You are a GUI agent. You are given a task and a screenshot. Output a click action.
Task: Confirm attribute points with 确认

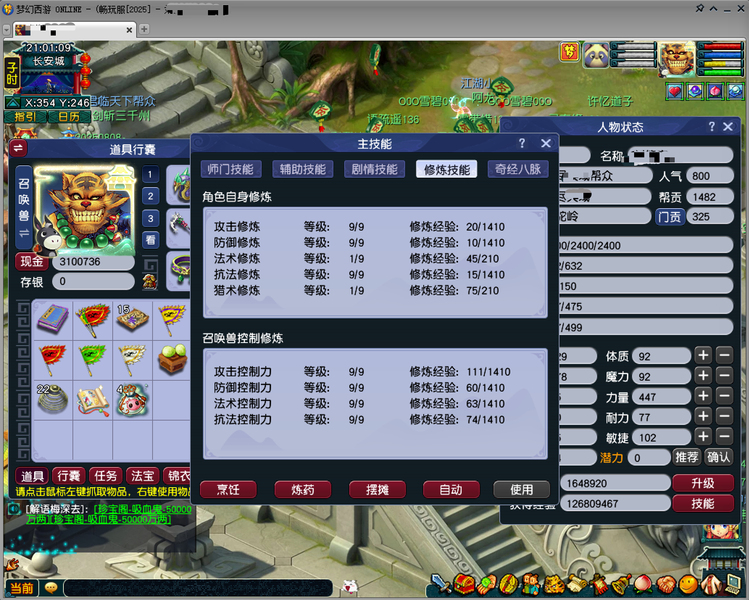coord(718,457)
